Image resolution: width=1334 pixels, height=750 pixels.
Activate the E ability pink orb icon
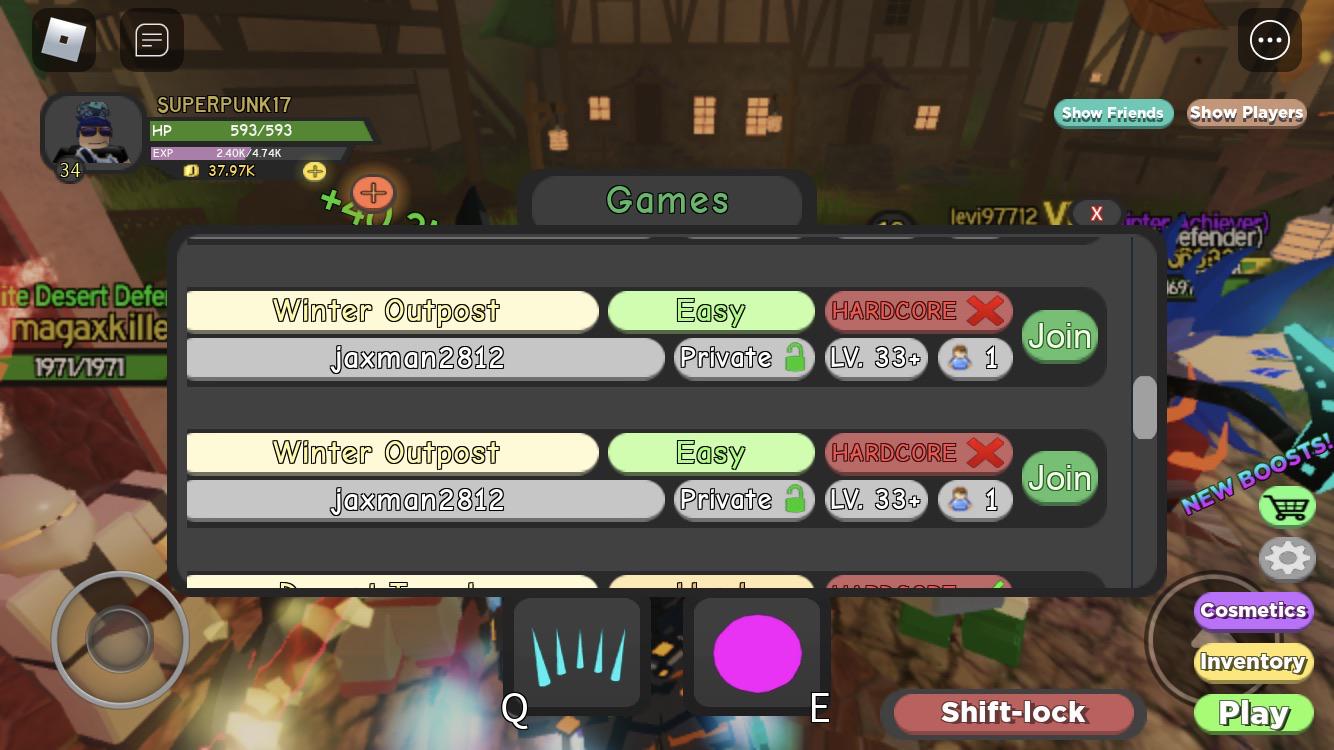click(x=757, y=652)
